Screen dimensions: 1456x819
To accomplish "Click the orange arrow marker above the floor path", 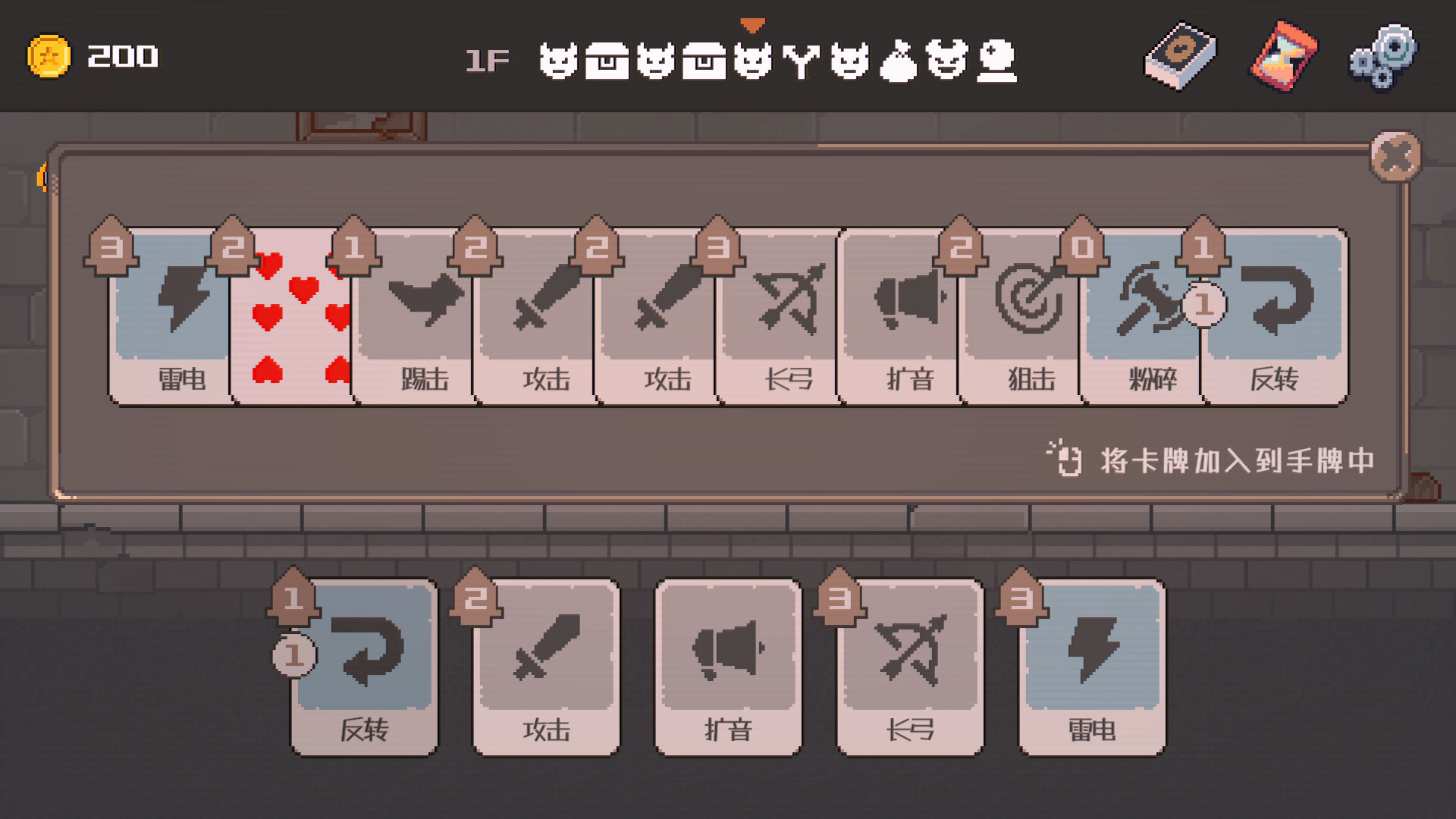I will click(x=752, y=24).
